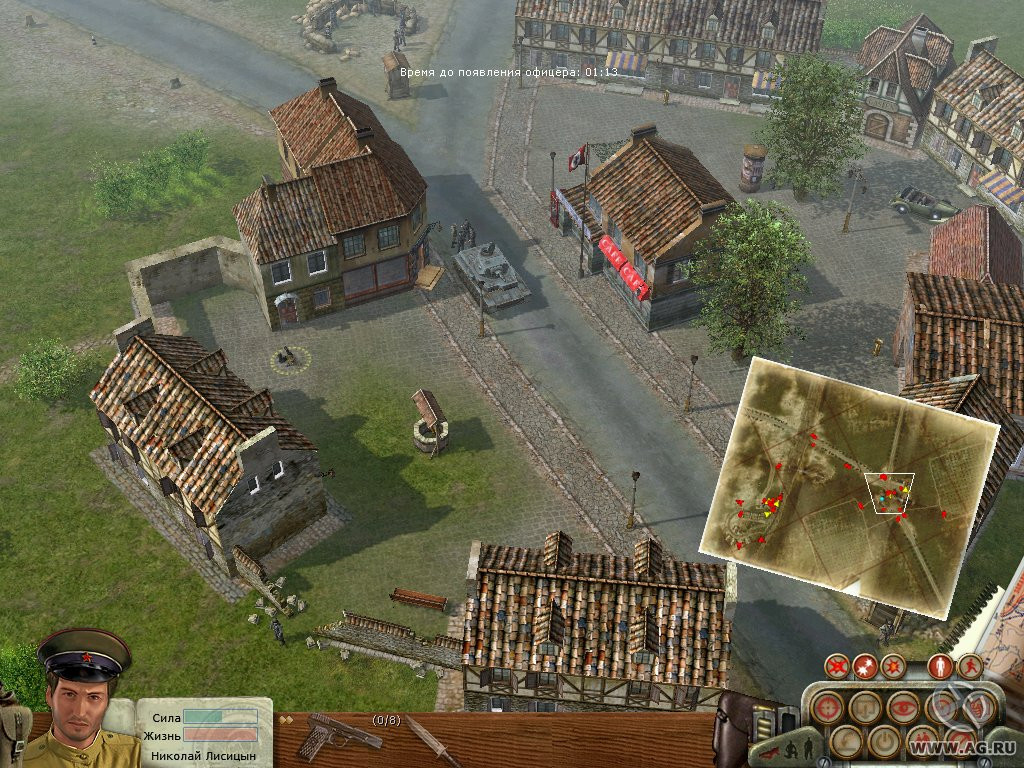Viewport: 1024px width, 768px height.
Task: Set stance with the standing figure button
Action: coord(940,665)
